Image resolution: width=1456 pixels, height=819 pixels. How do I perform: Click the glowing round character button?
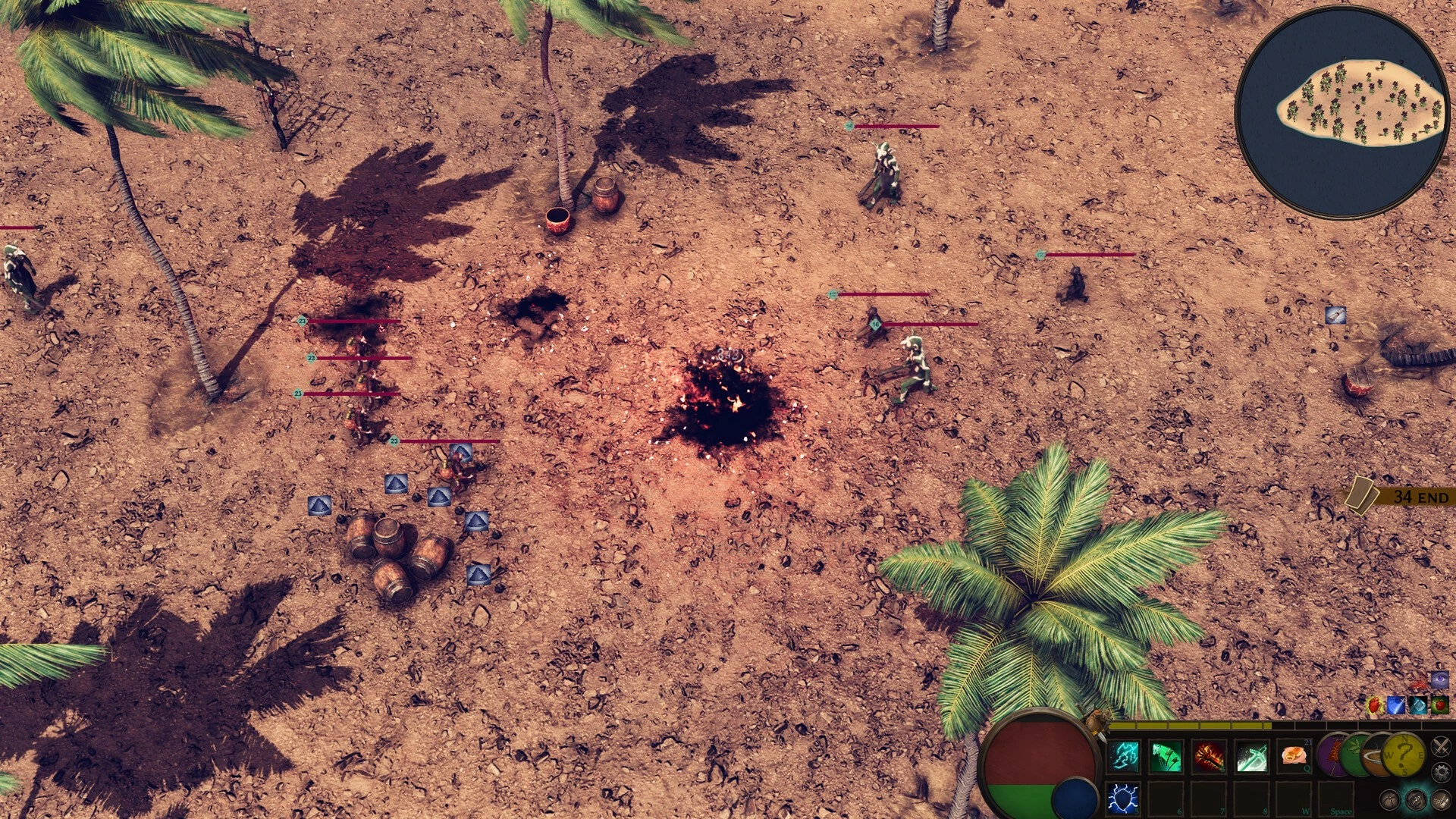coord(1415,799)
